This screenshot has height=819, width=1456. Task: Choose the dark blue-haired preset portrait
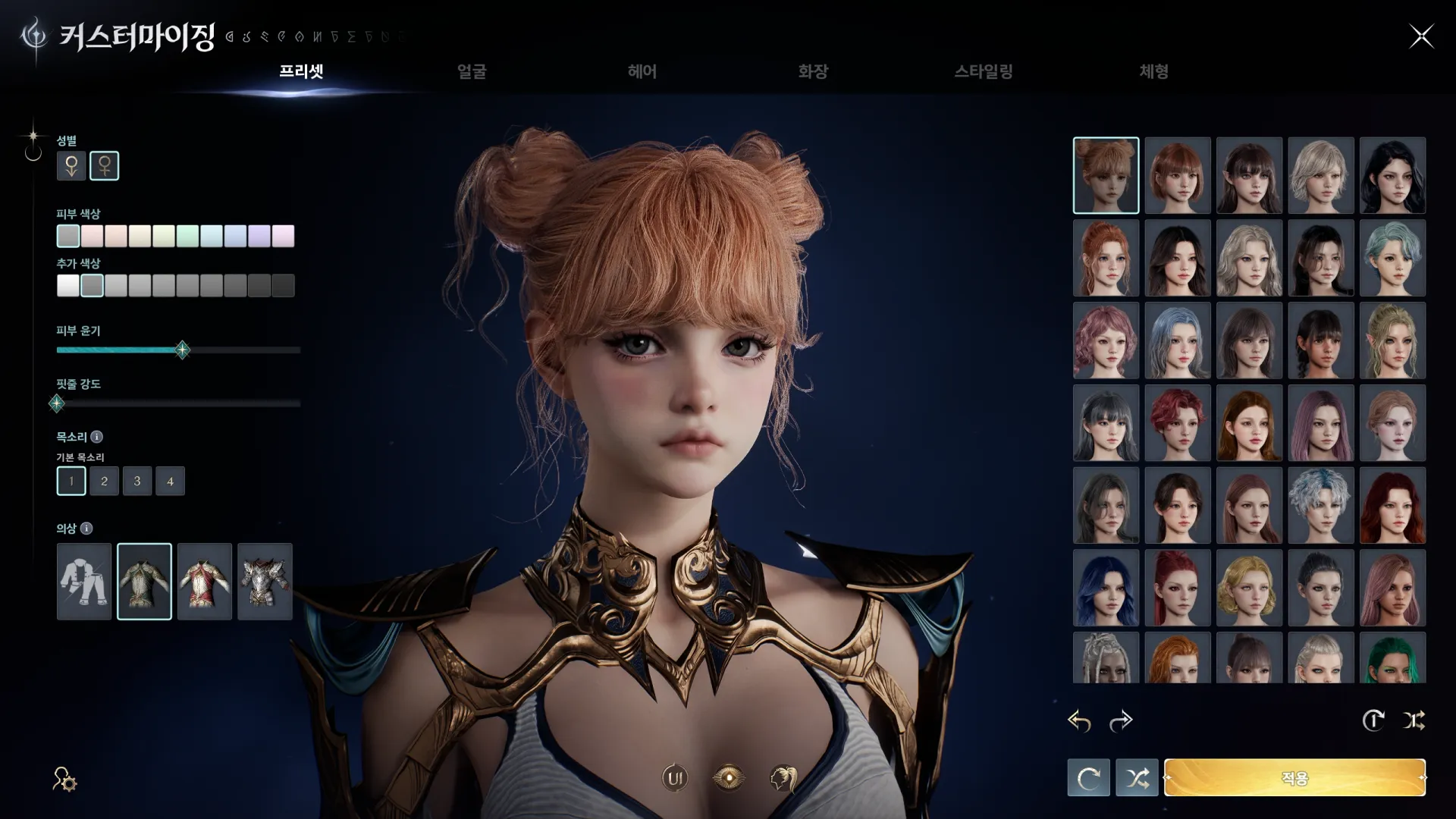pos(1106,588)
